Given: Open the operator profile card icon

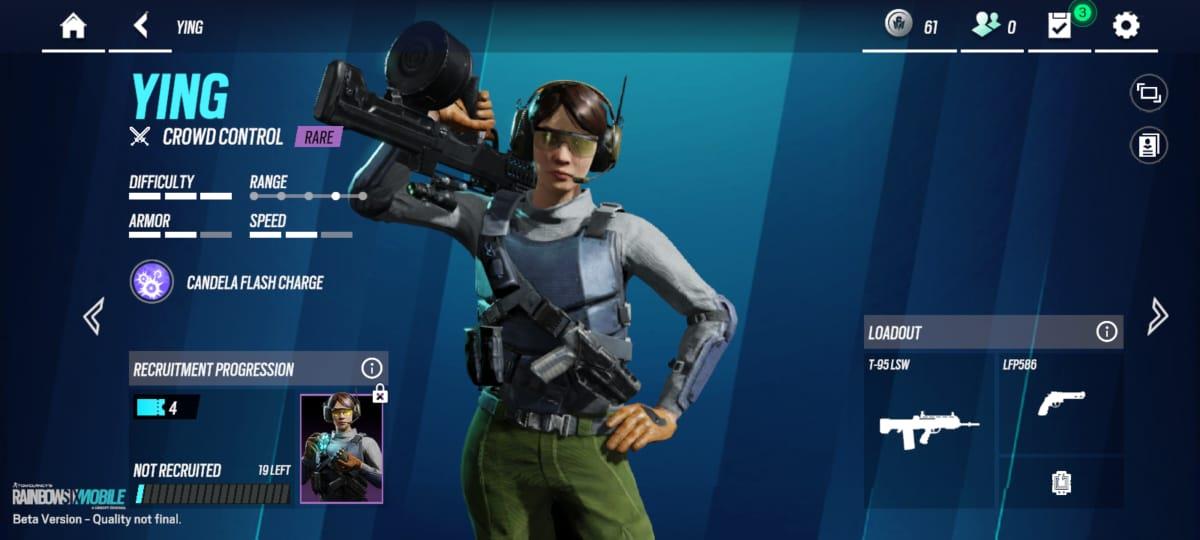Looking at the screenshot, I should pyautogui.click(x=1148, y=145).
